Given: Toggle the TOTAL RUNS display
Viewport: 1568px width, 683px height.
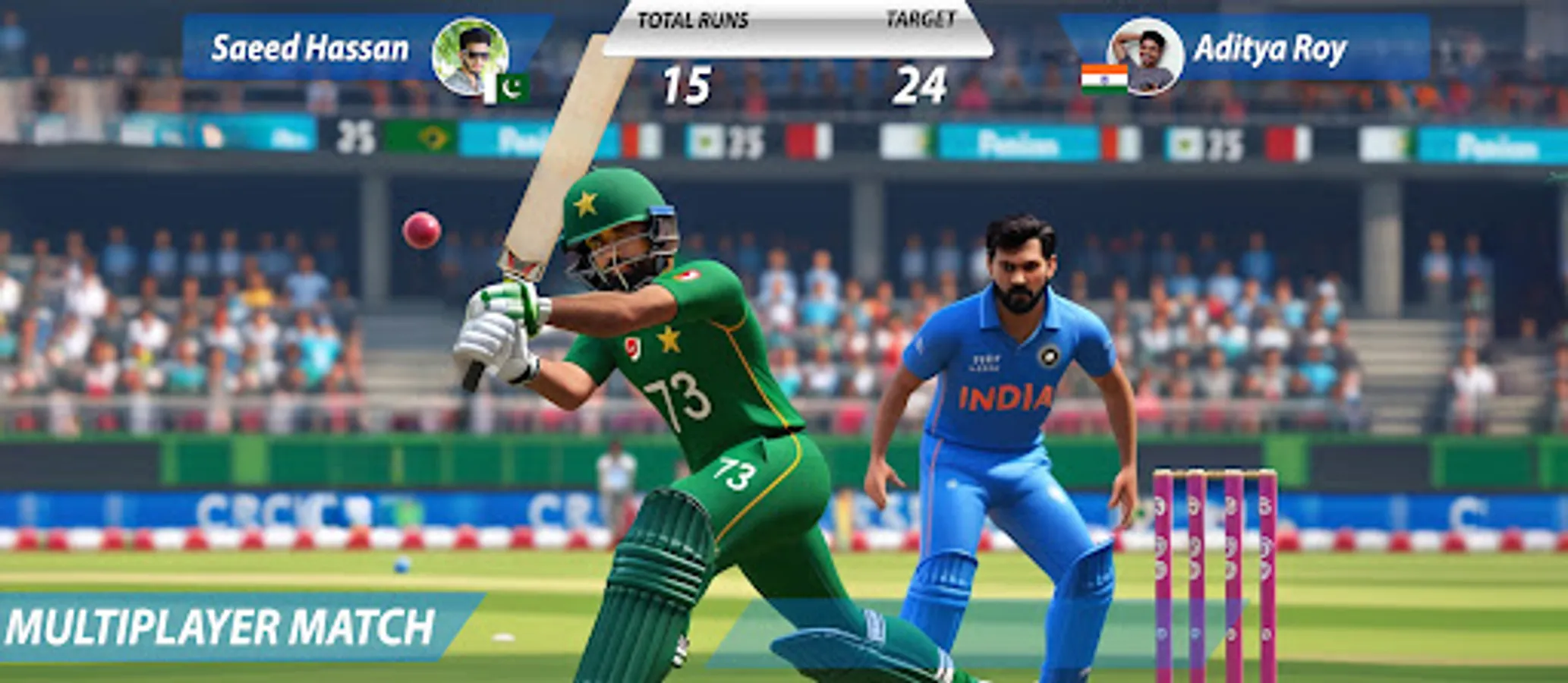Looking at the screenshot, I should 694,18.
